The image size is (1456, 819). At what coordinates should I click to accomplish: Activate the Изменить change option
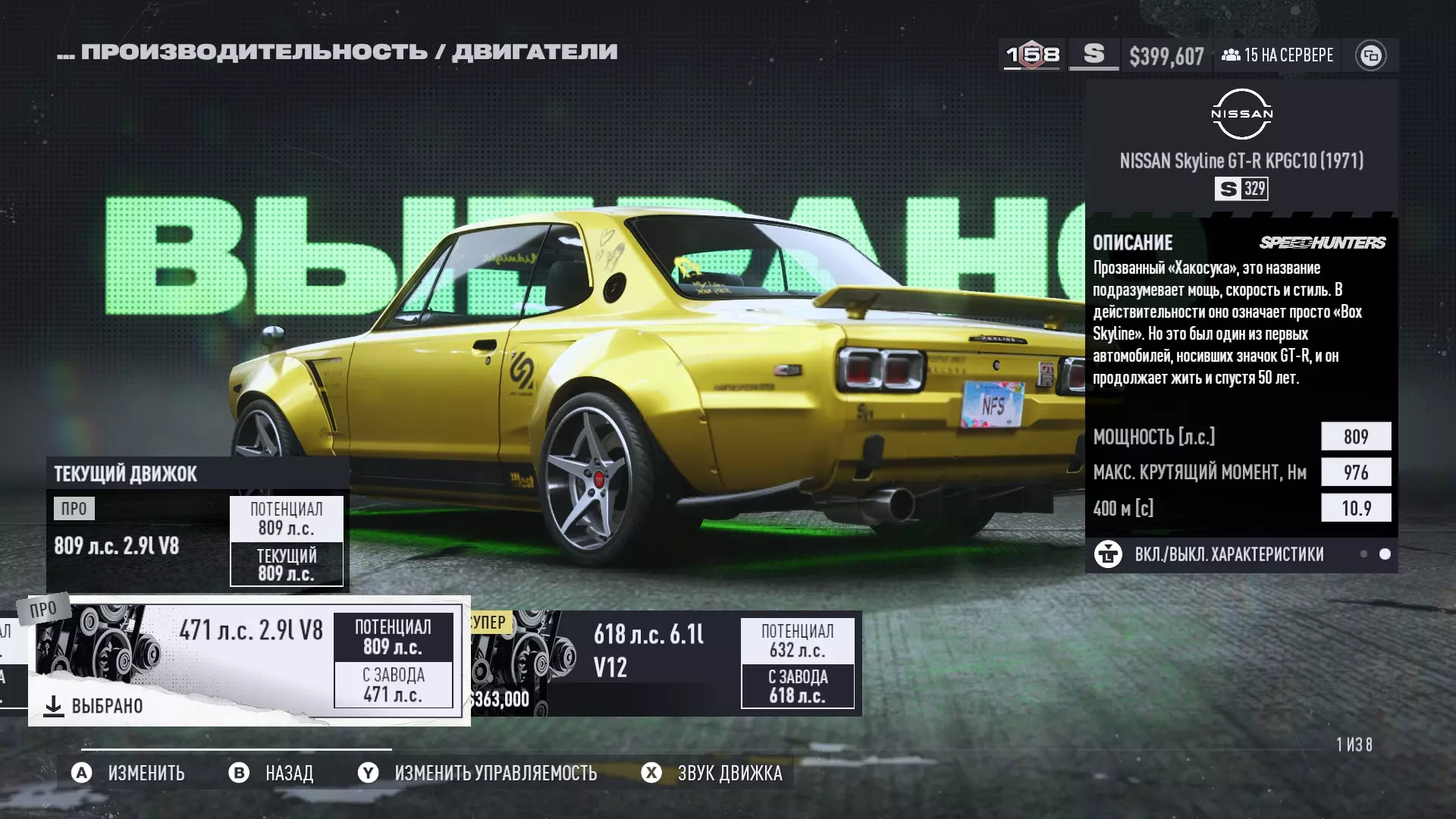128,773
